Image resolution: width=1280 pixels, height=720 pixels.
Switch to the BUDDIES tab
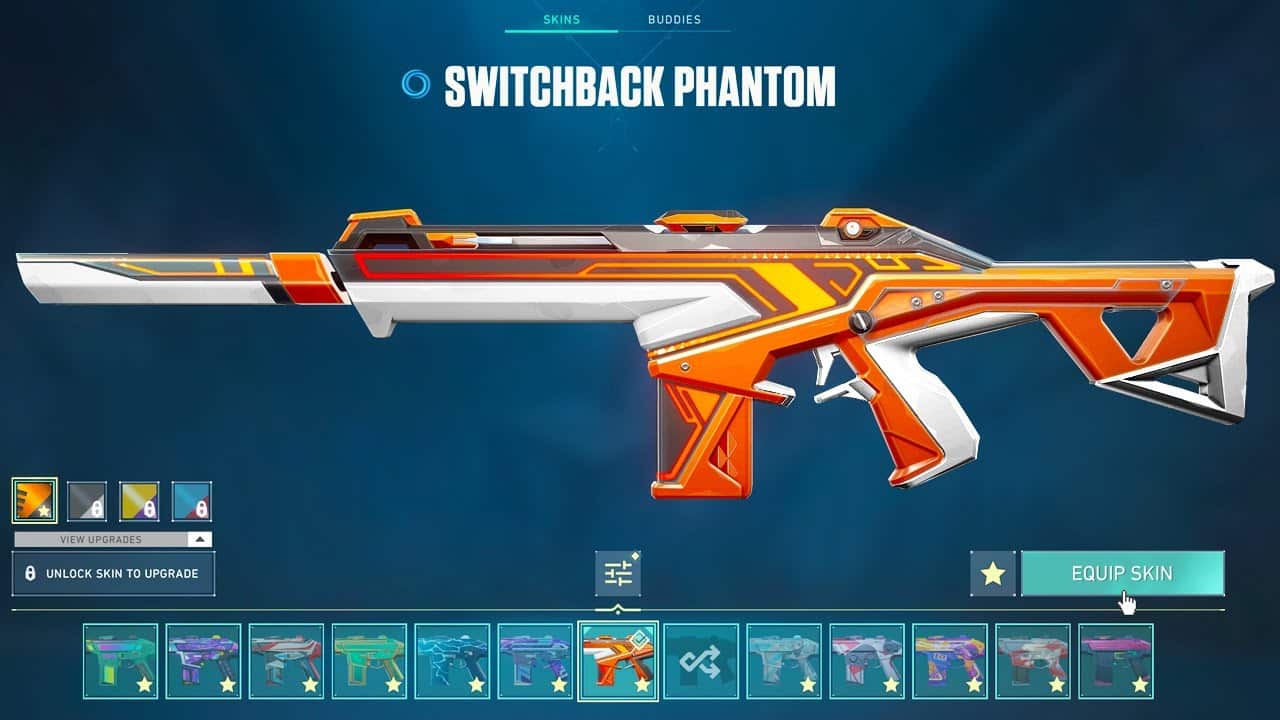674,18
